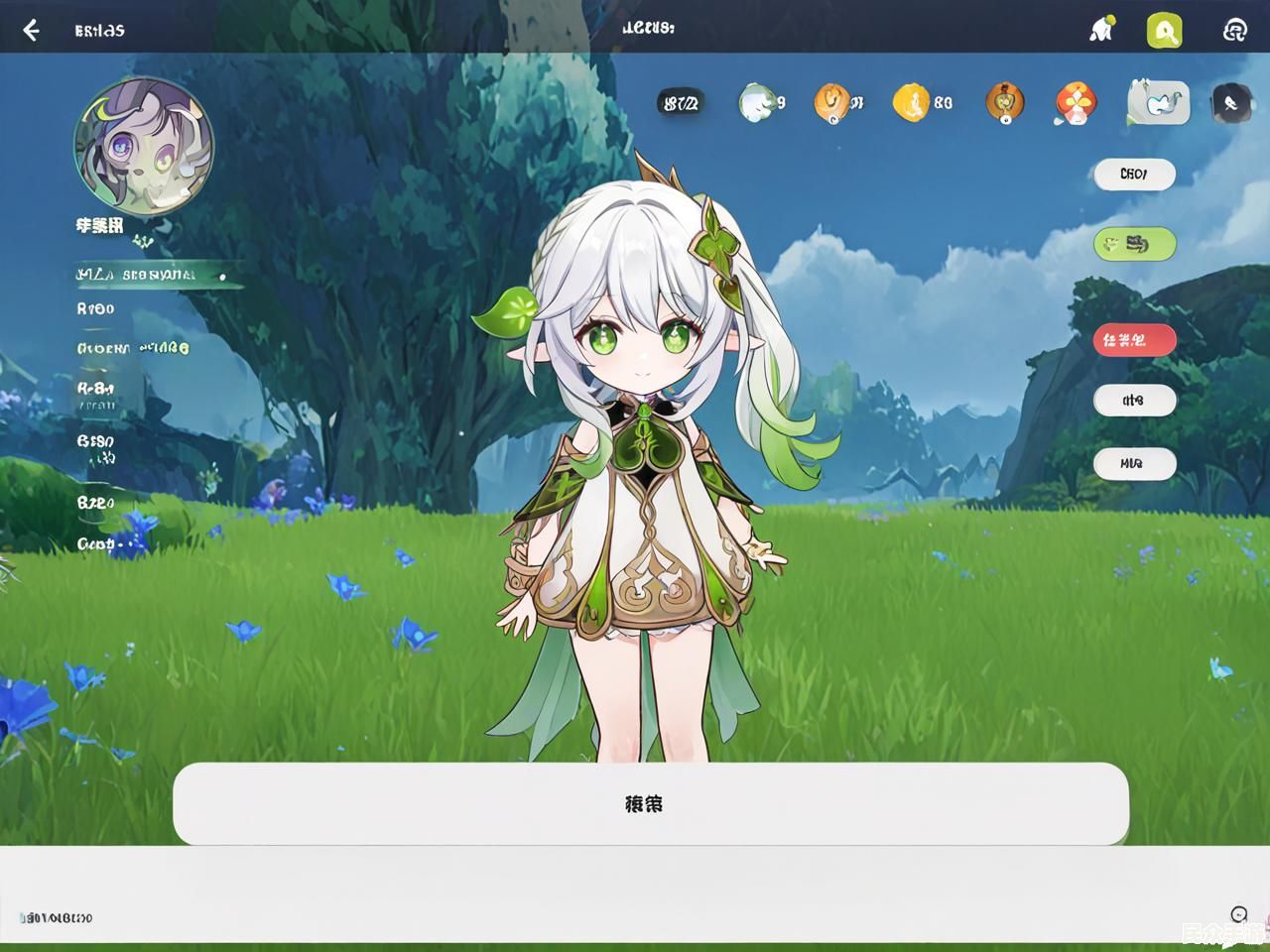This screenshot has width=1270, height=952.
Task: Select the red flower icon
Action: [x=1076, y=102]
